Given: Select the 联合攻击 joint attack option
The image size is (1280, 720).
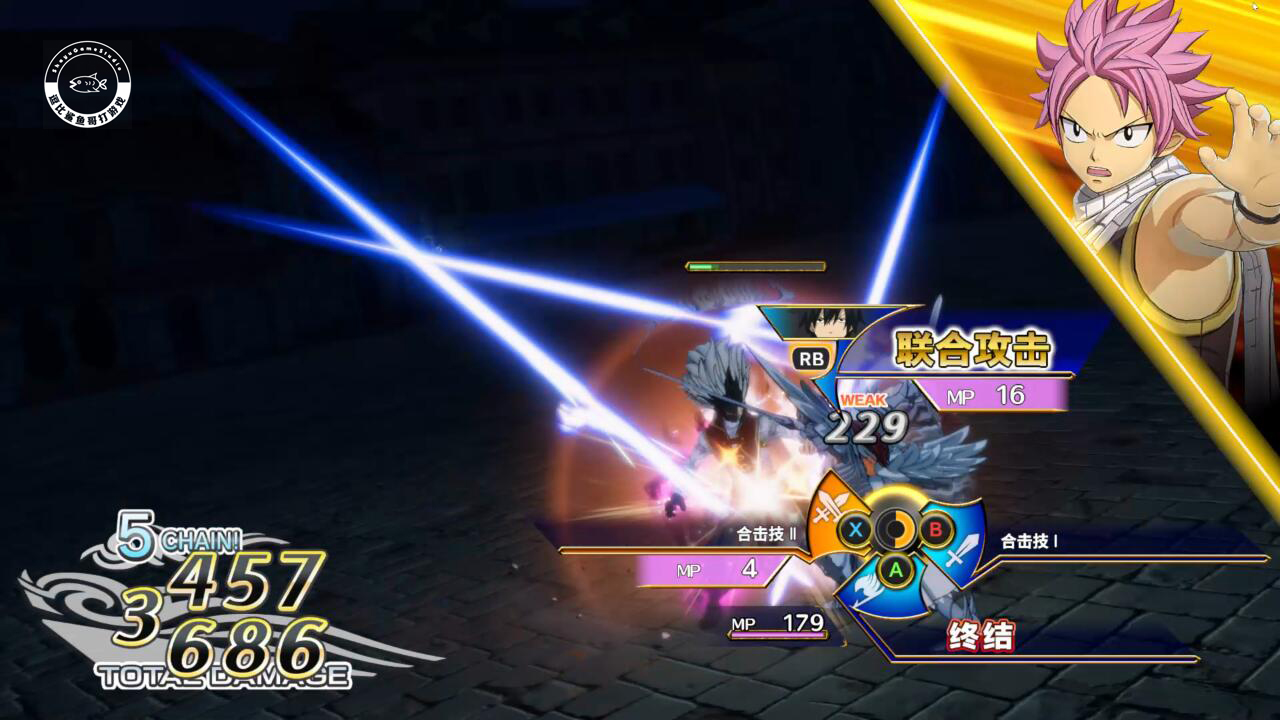Looking at the screenshot, I should pyautogui.click(x=972, y=350).
